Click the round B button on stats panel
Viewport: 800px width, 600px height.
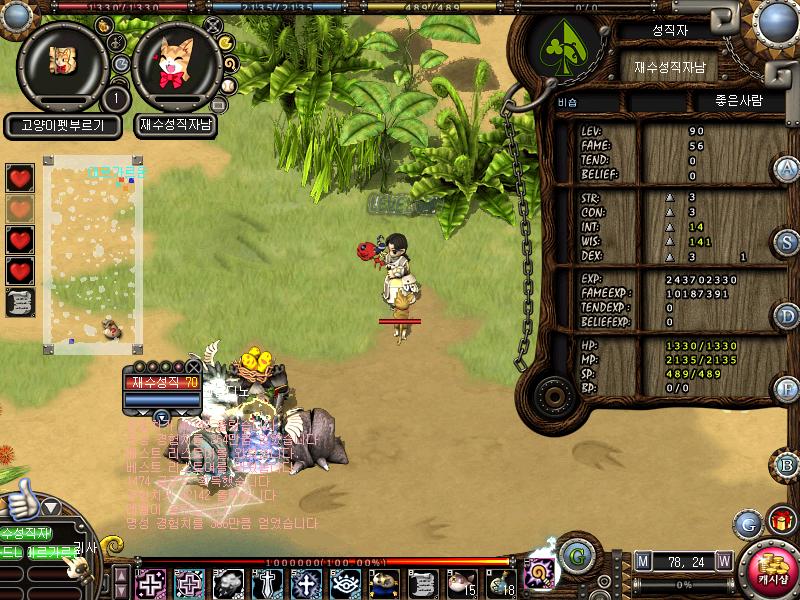[x=787, y=465]
